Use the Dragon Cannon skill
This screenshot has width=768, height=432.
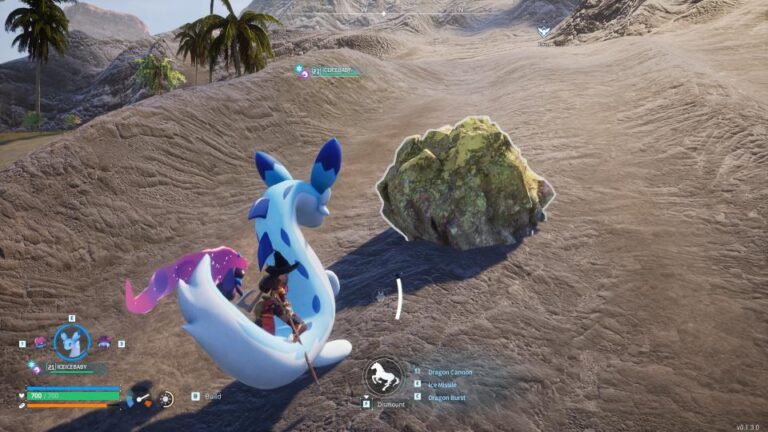pos(449,372)
